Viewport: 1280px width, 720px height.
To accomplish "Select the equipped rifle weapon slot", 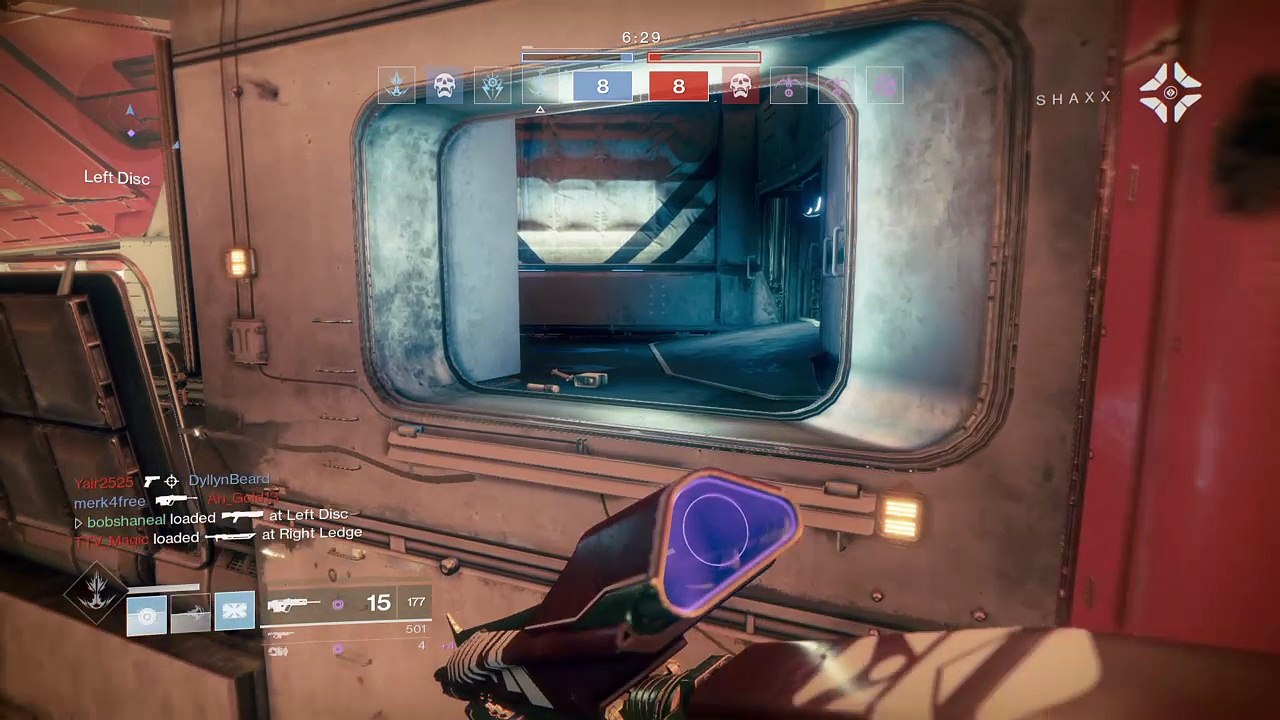I will 294,604.
